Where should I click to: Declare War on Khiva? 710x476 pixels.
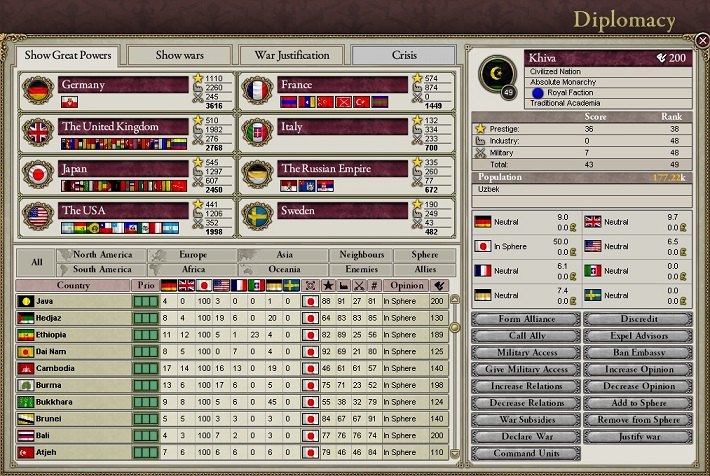click(524, 437)
